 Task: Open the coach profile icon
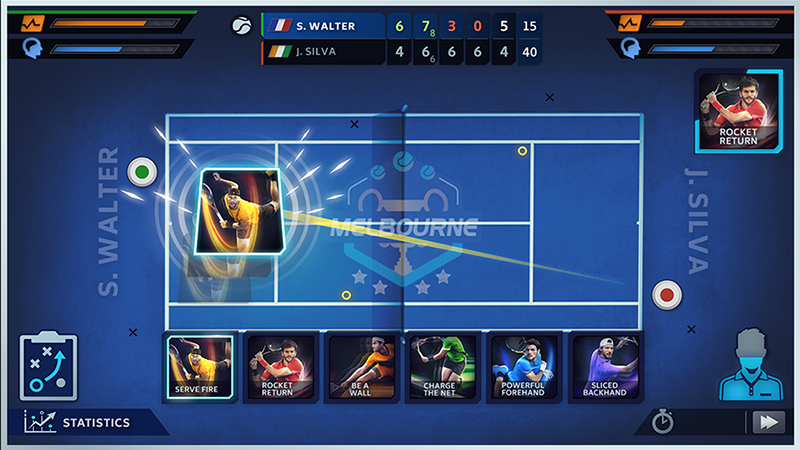(749, 362)
